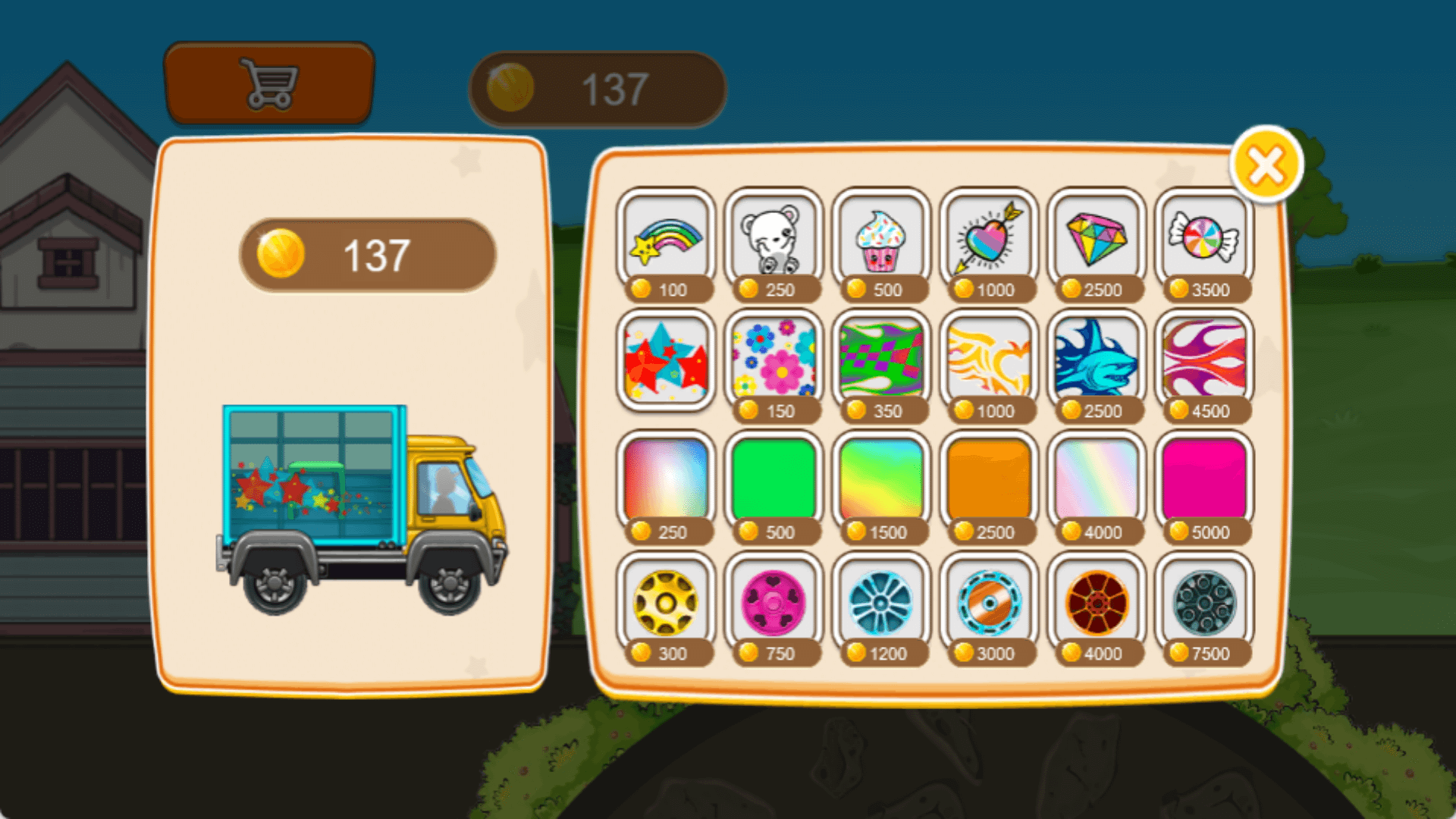Choose the dark red and orange wheel rims
This screenshot has width=1456, height=819.
coord(1096,602)
